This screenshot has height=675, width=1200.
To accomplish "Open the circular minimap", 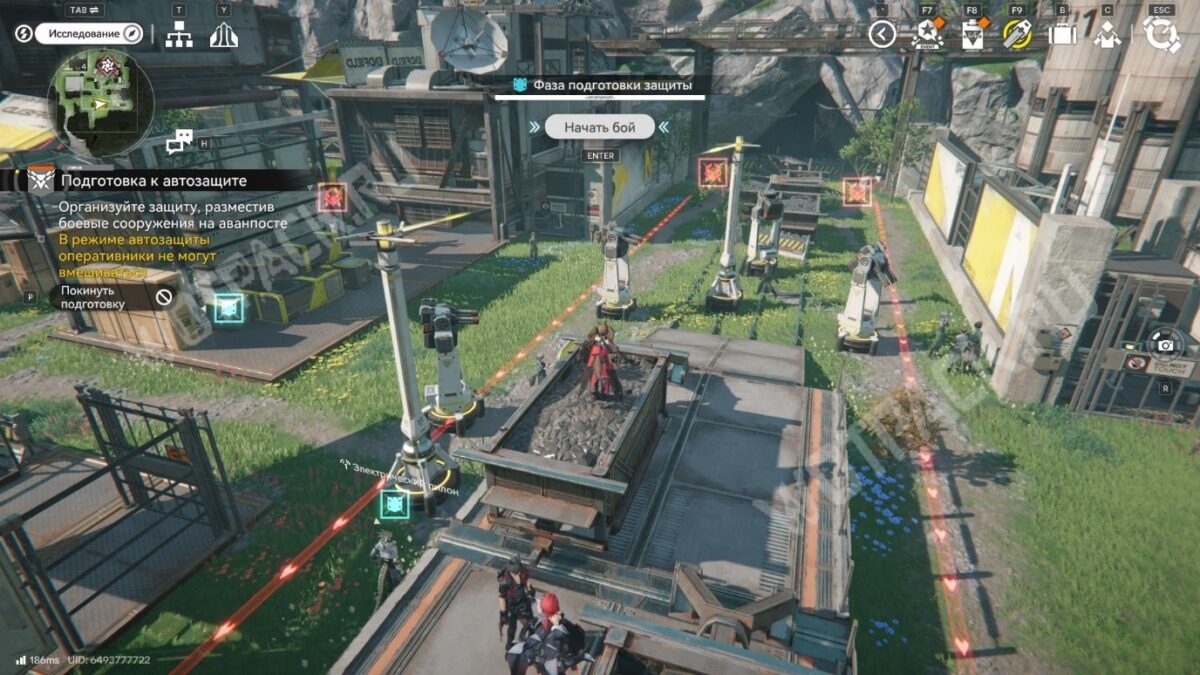I will pos(100,102).
